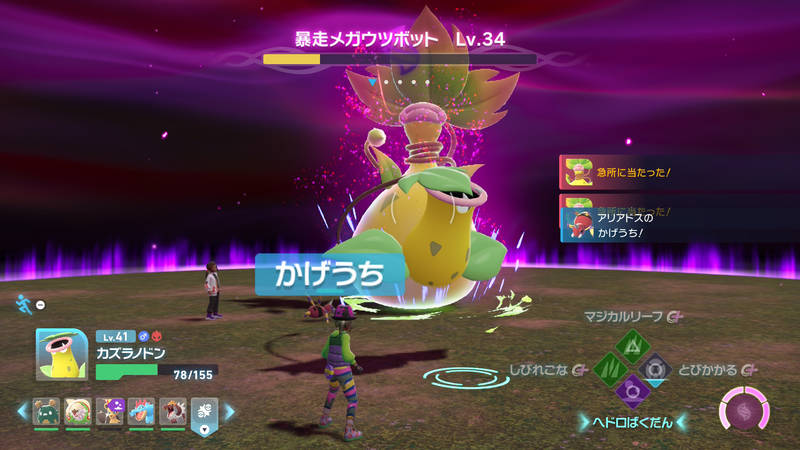Select the Victreebel portrait of カズラノドン
Screen dimensions: 800x450
click(x=61, y=355)
